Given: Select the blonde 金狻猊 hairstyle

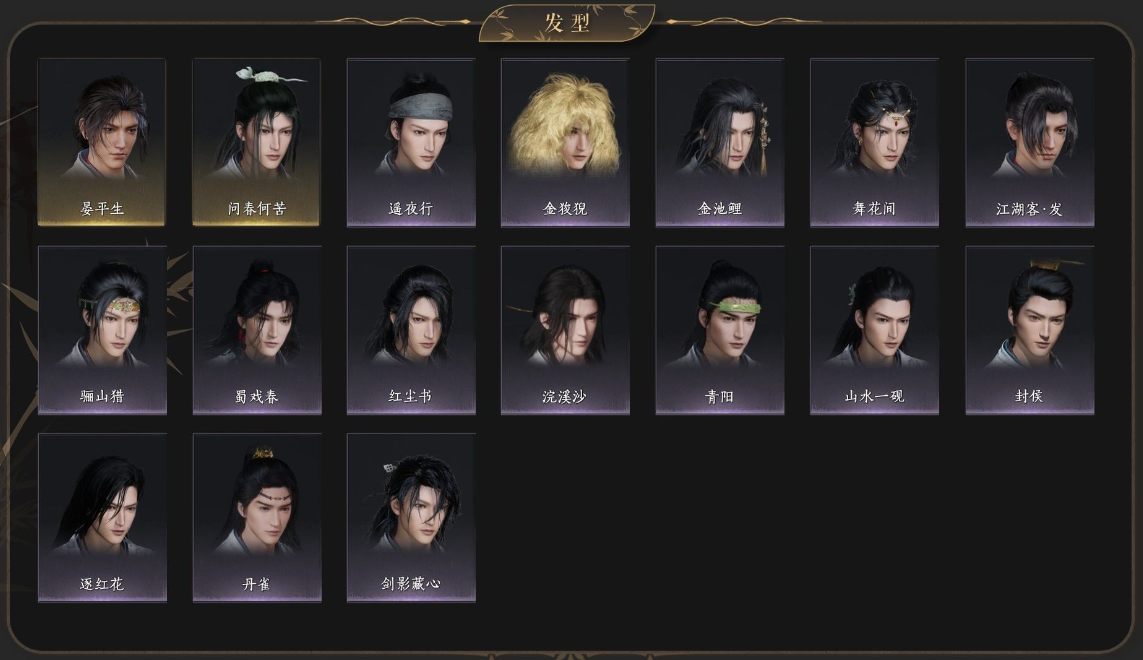Looking at the screenshot, I should point(565,141).
